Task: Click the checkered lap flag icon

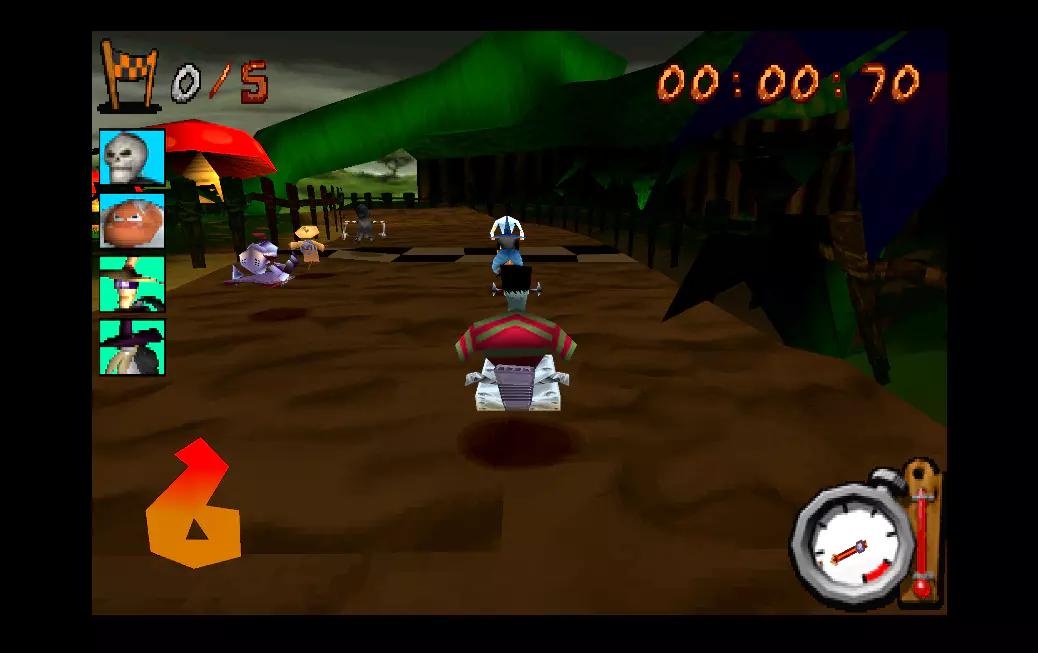Action: pos(130,74)
